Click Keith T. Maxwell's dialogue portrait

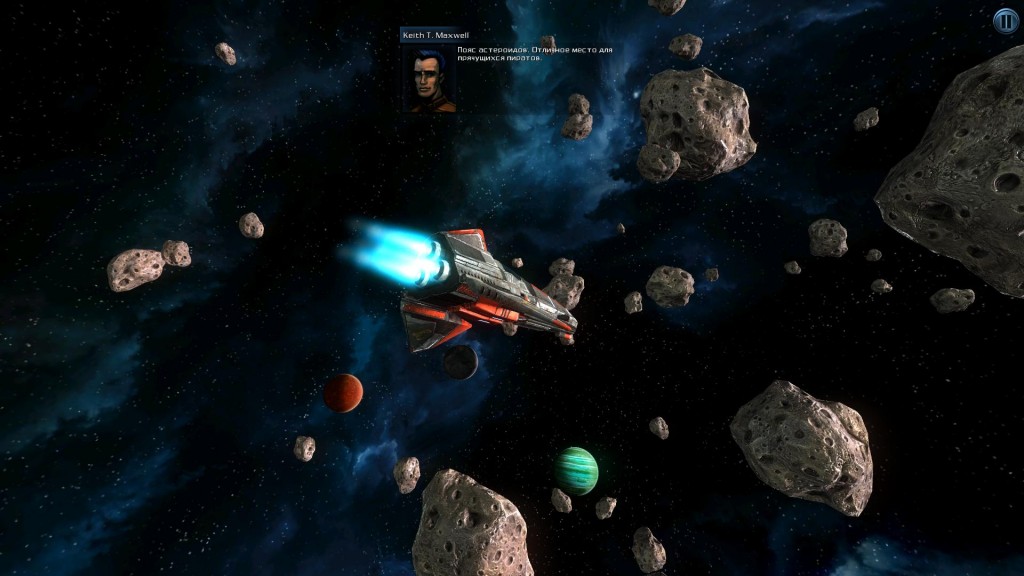click(429, 78)
